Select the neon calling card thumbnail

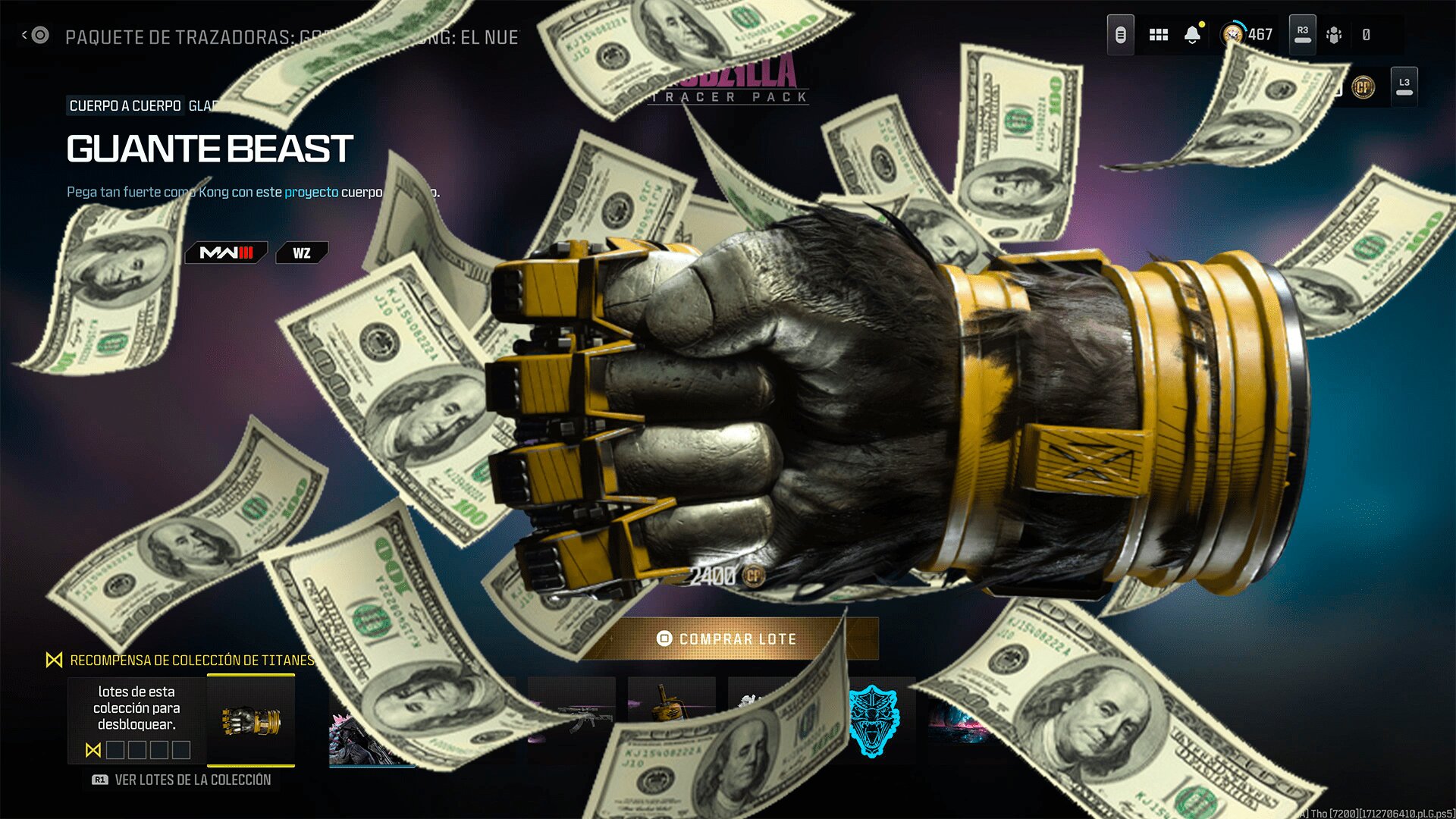click(957, 720)
